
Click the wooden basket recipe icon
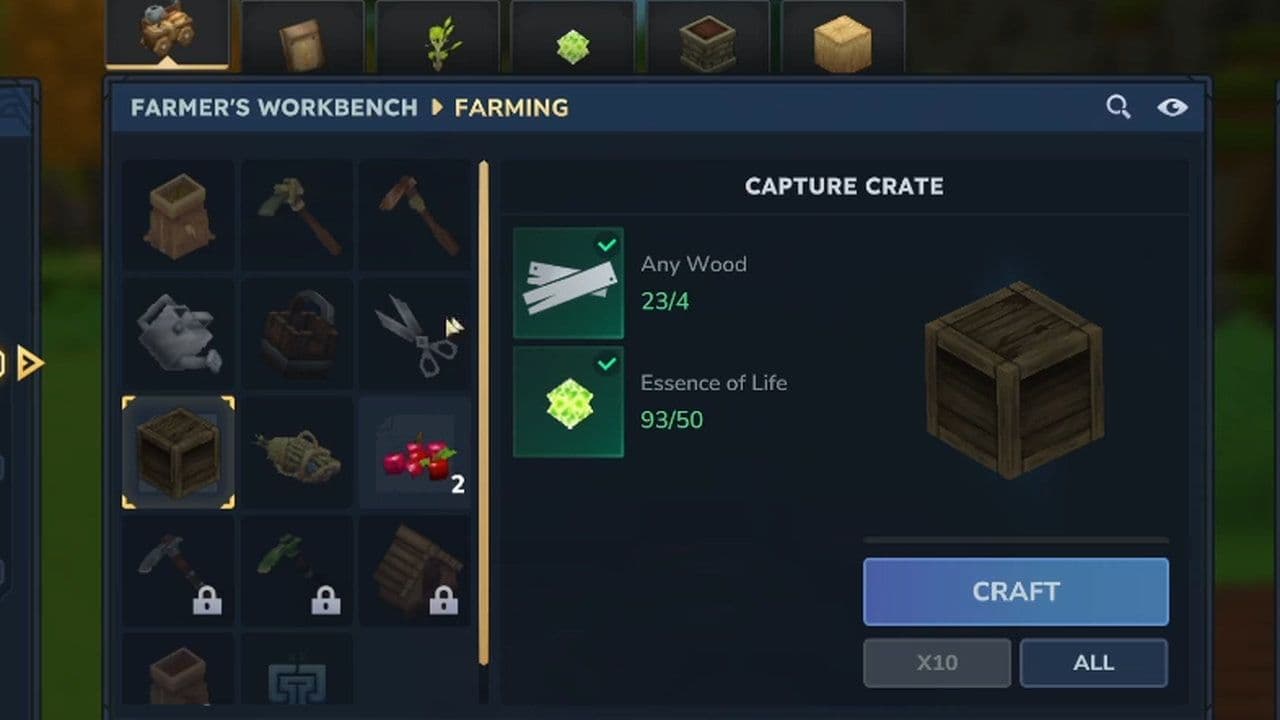tap(296, 333)
